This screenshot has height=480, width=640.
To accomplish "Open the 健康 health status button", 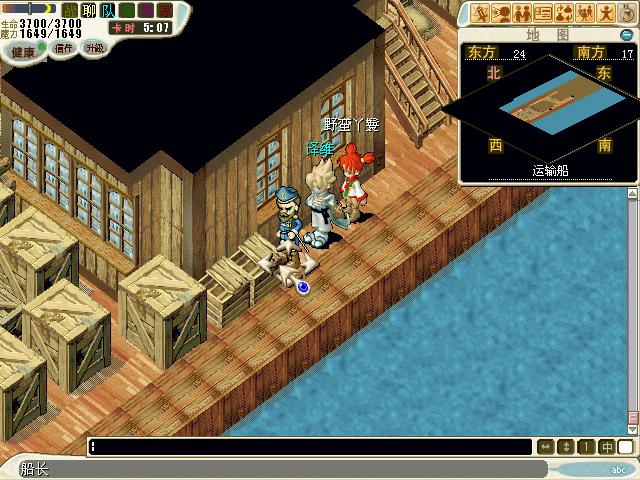I will pyautogui.click(x=22, y=49).
